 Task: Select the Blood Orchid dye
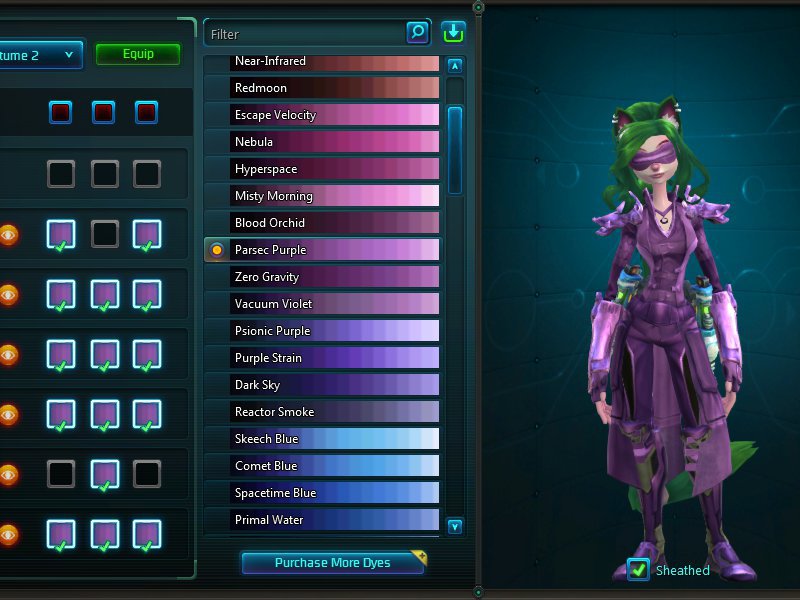(322, 223)
